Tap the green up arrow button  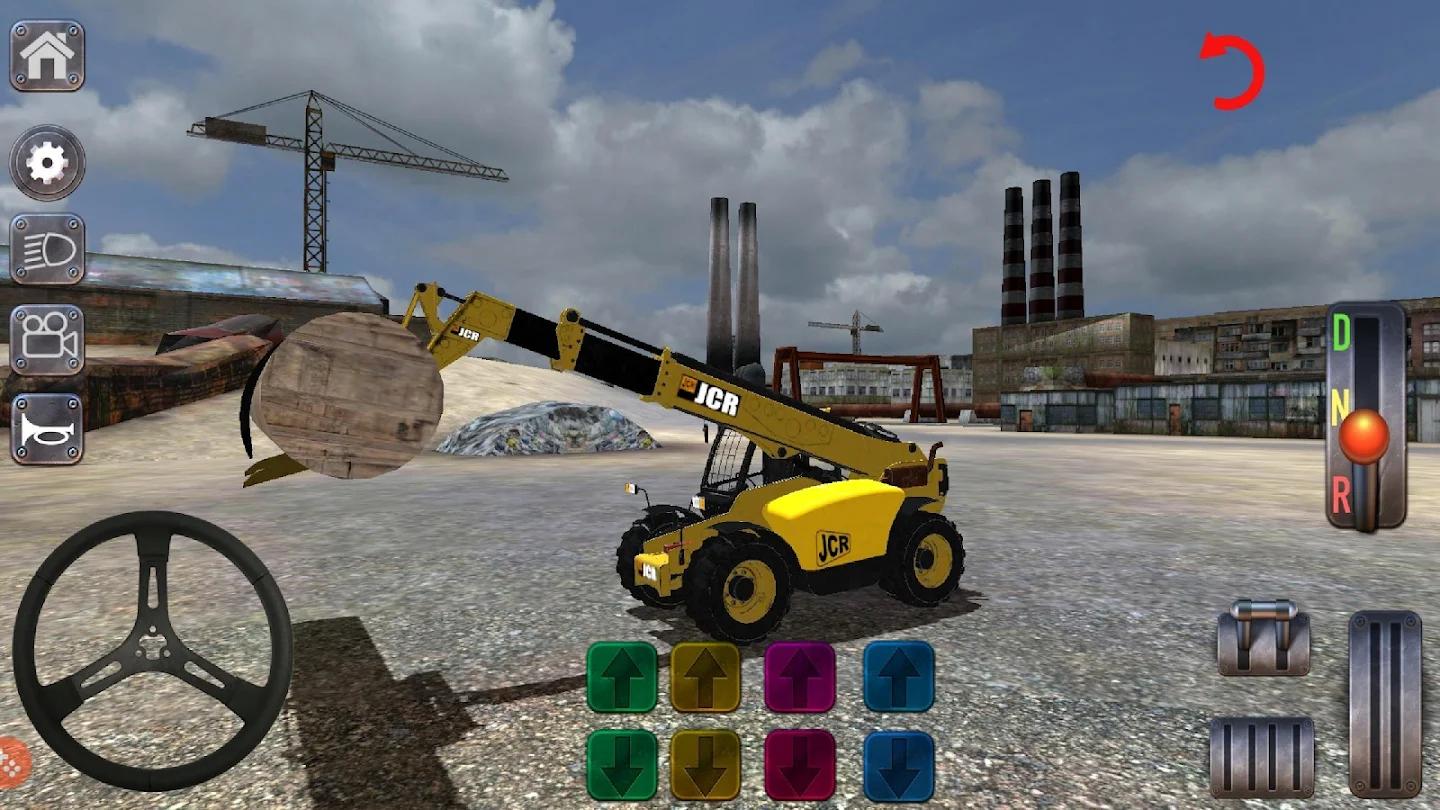click(x=622, y=677)
